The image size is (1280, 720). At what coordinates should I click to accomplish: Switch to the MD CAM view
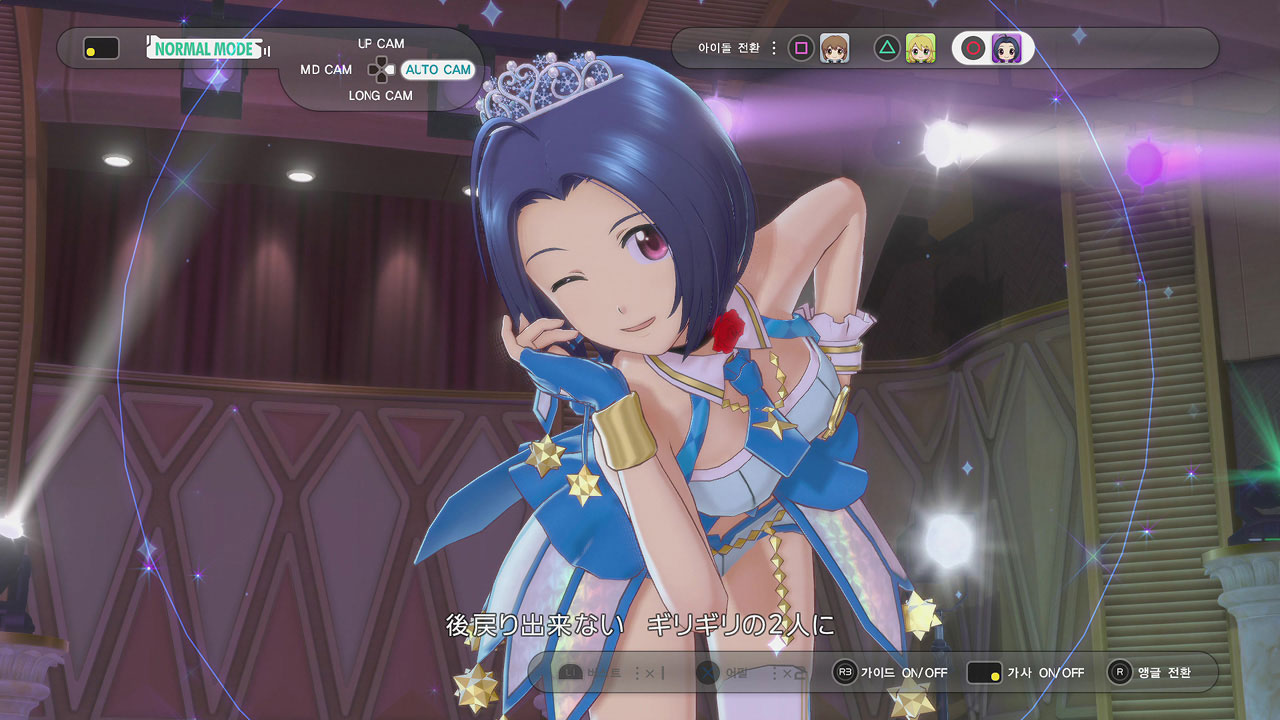point(326,70)
